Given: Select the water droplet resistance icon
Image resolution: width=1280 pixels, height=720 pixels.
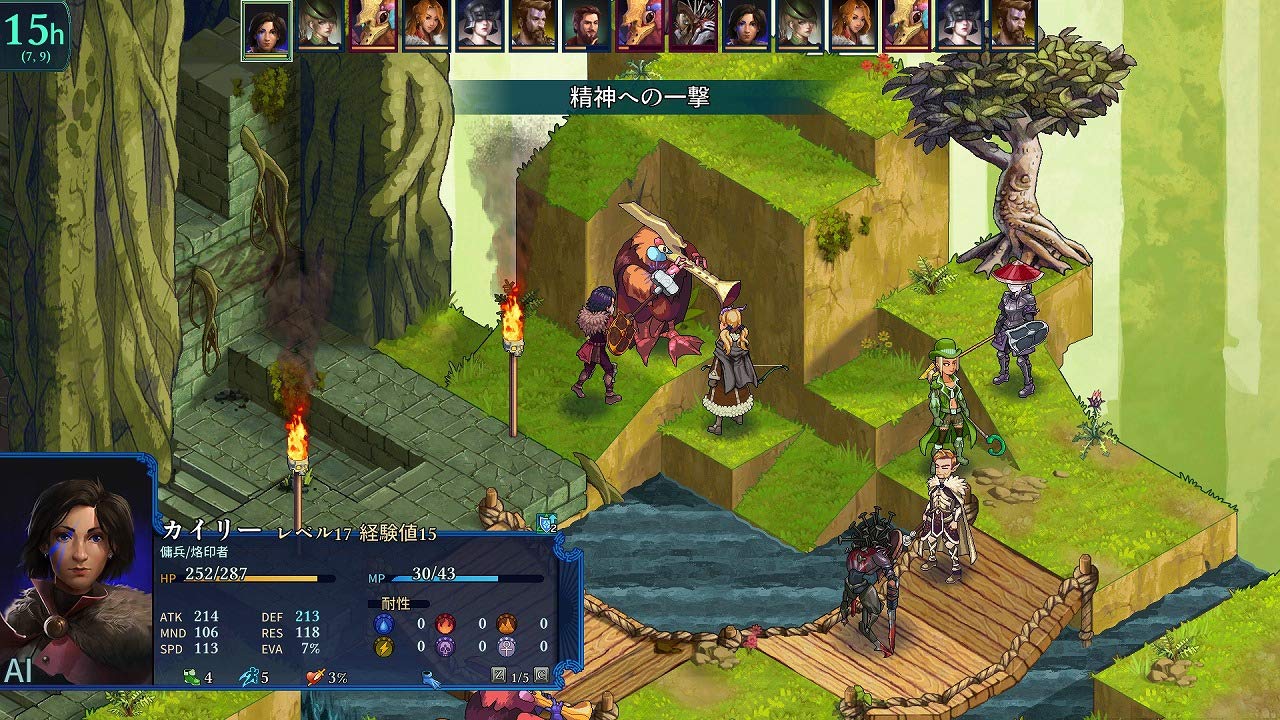Looking at the screenshot, I should 383,624.
